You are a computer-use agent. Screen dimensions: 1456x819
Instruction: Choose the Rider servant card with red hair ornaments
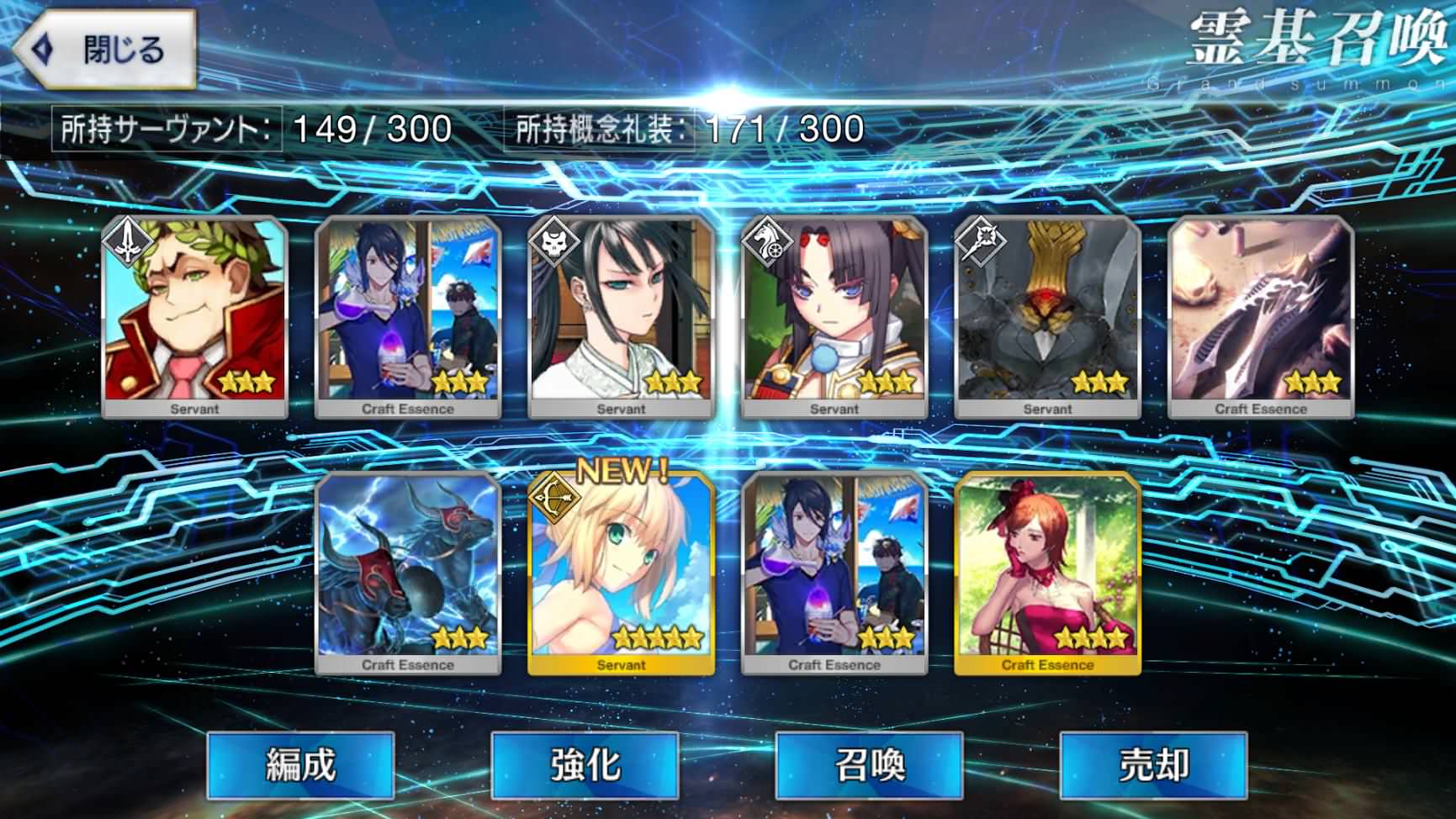pyautogui.click(x=834, y=317)
